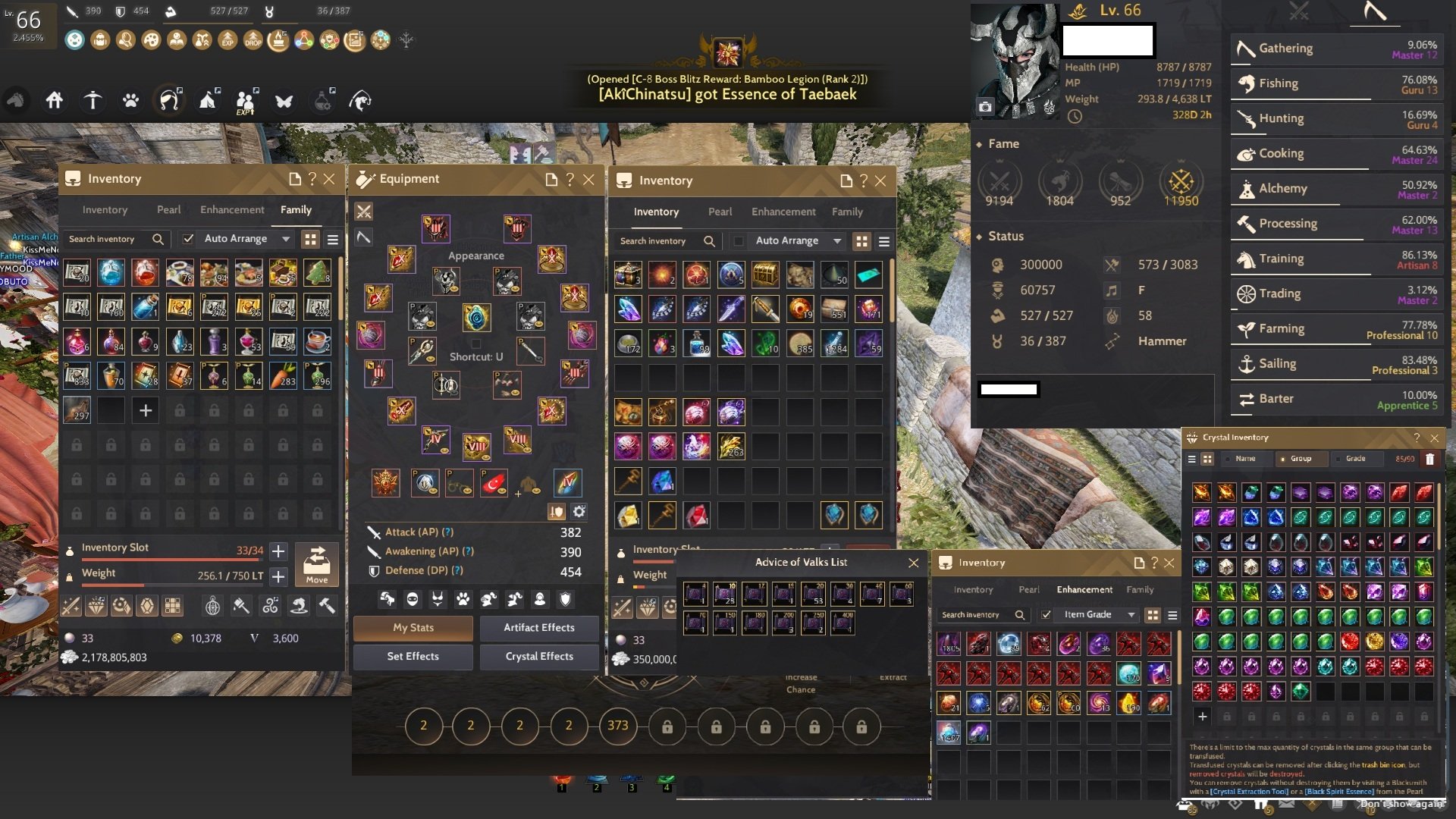
Task: Select the Grade sorting option in Crystal Inventory
Action: (1357, 458)
